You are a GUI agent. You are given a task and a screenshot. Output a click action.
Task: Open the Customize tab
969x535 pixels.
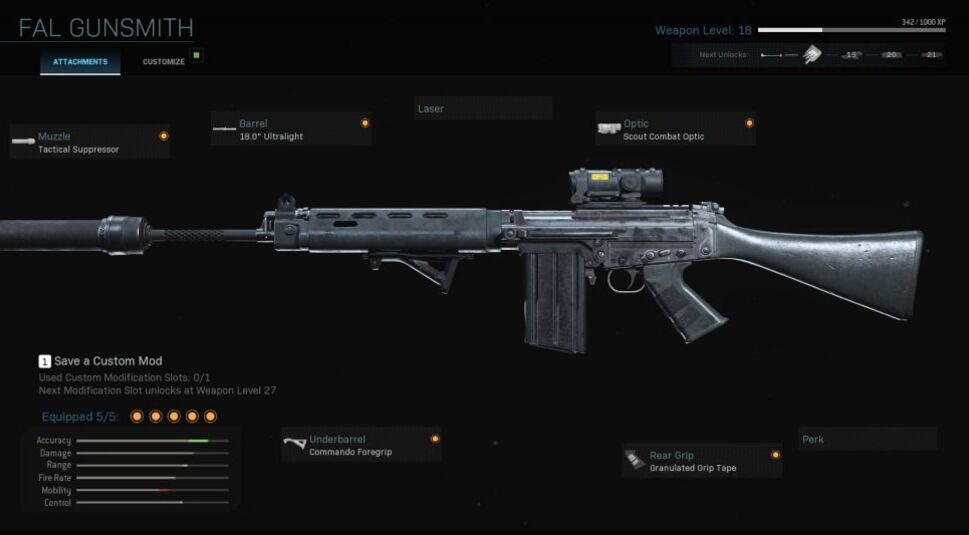coord(163,62)
